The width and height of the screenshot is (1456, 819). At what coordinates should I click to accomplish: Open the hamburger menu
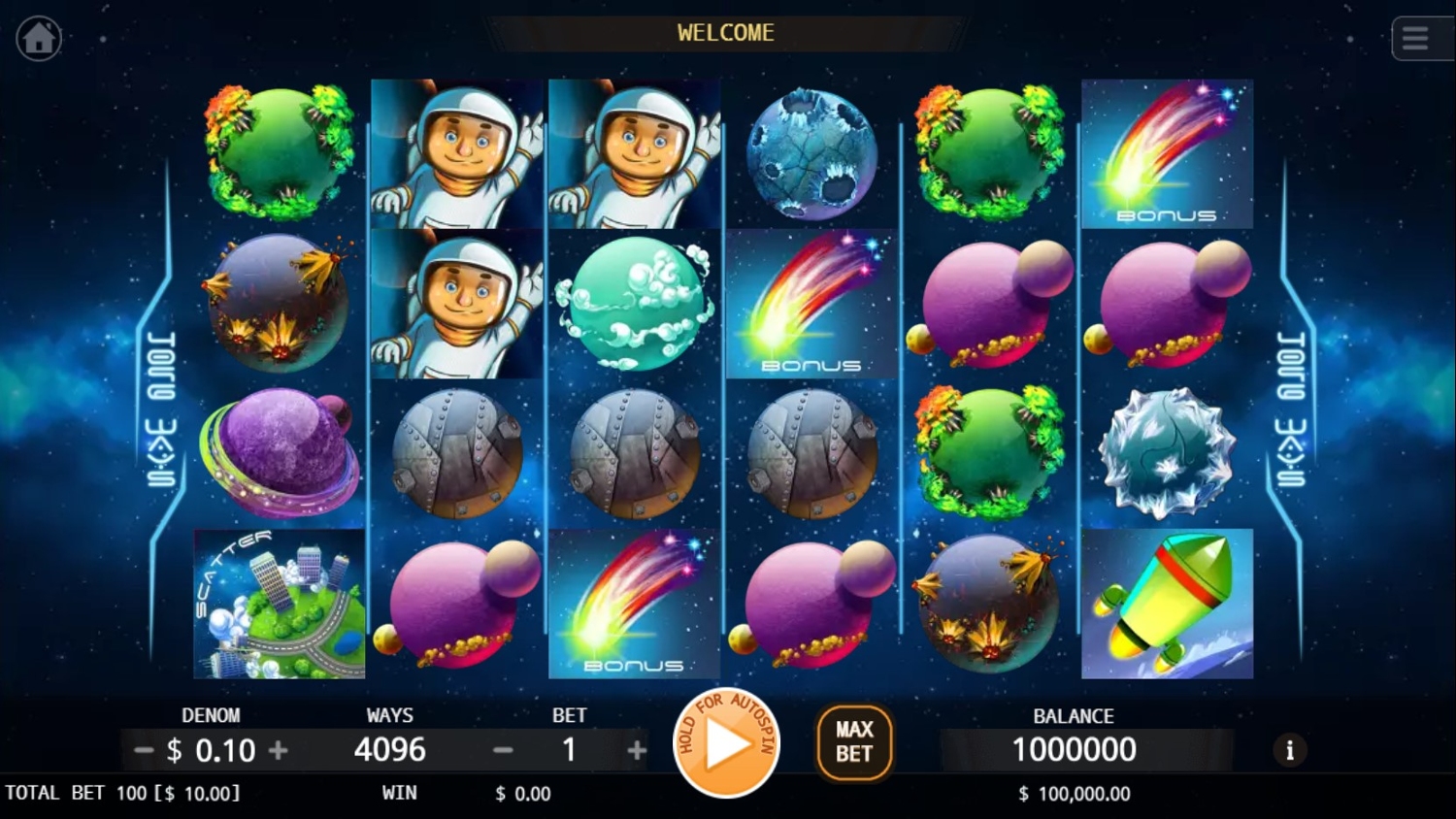click(x=1415, y=39)
